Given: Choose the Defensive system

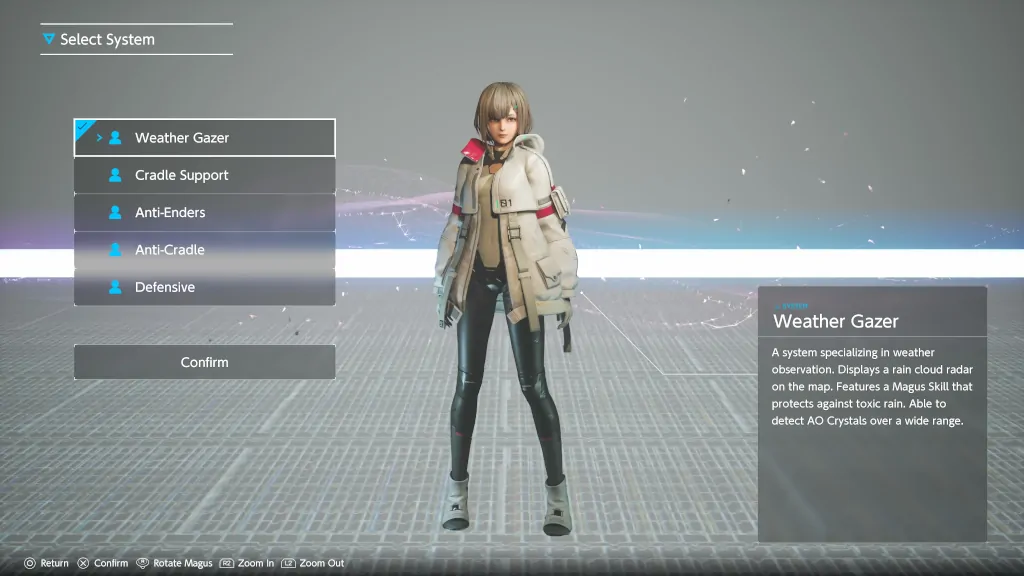Looking at the screenshot, I should tap(204, 287).
